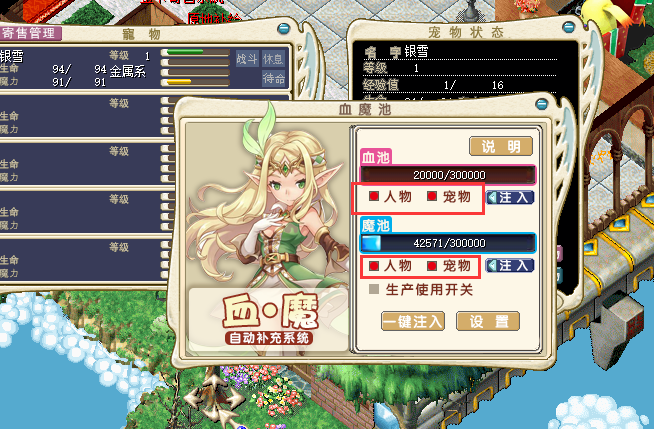Viewport: 654px width, 429px height.
Task: Set pet 银雪 to 待命 mode
Action: (273, 78)
